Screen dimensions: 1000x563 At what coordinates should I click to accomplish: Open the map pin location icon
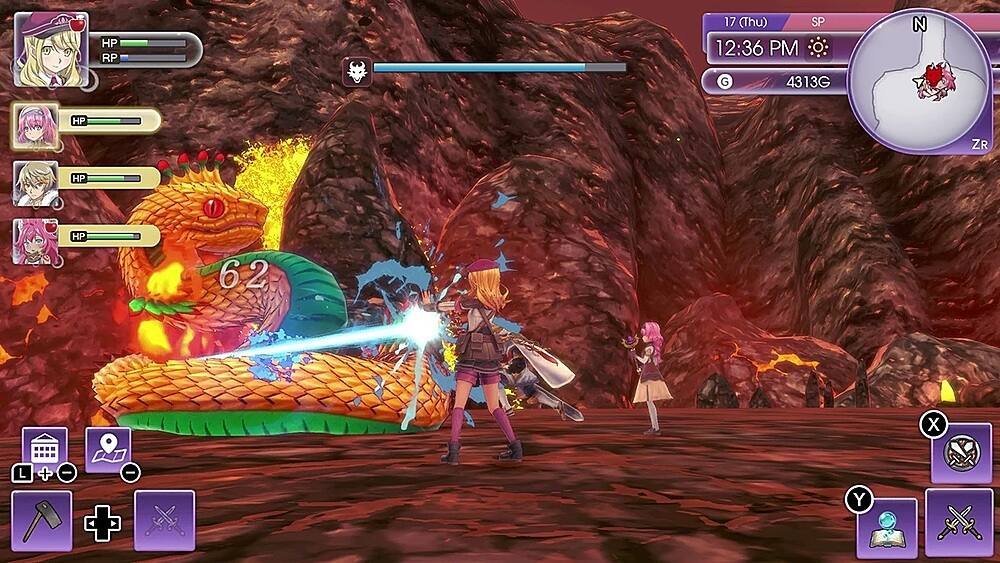click(107, 449)
